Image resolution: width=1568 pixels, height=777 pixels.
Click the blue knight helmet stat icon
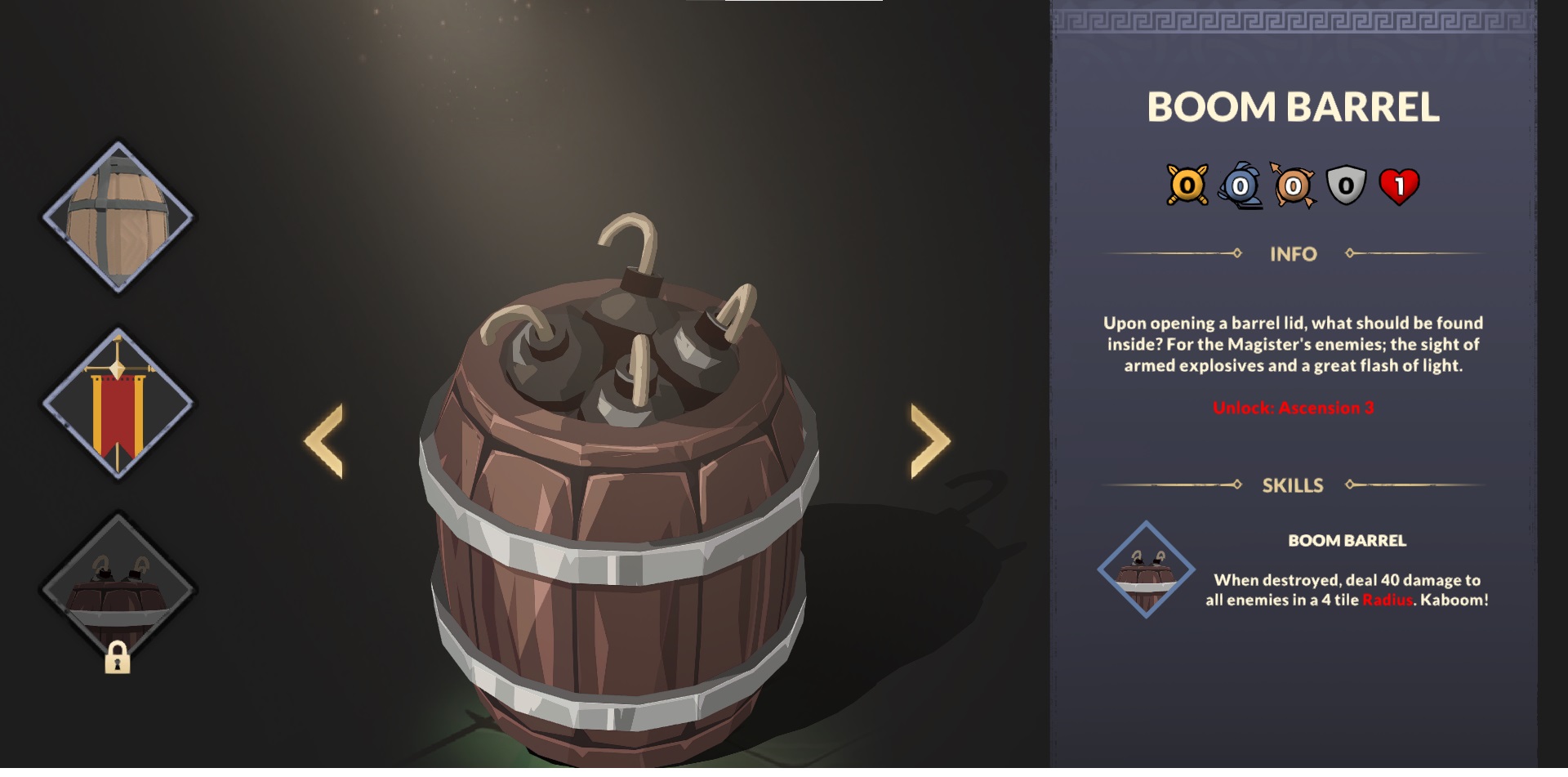click(1240, 186)
